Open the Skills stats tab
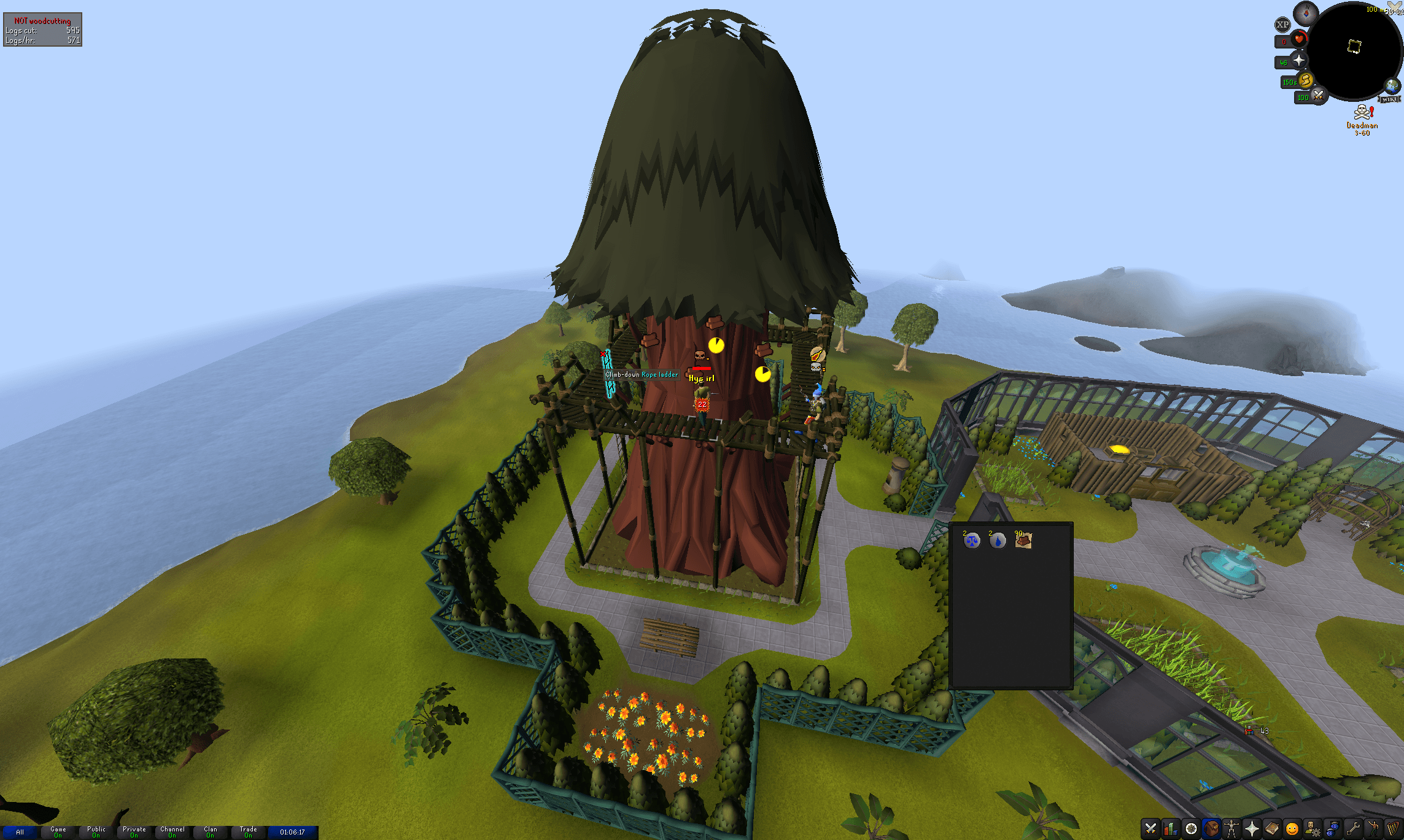The height and width of the screenshot is (840, 1404). click(x=1171, y=829)
